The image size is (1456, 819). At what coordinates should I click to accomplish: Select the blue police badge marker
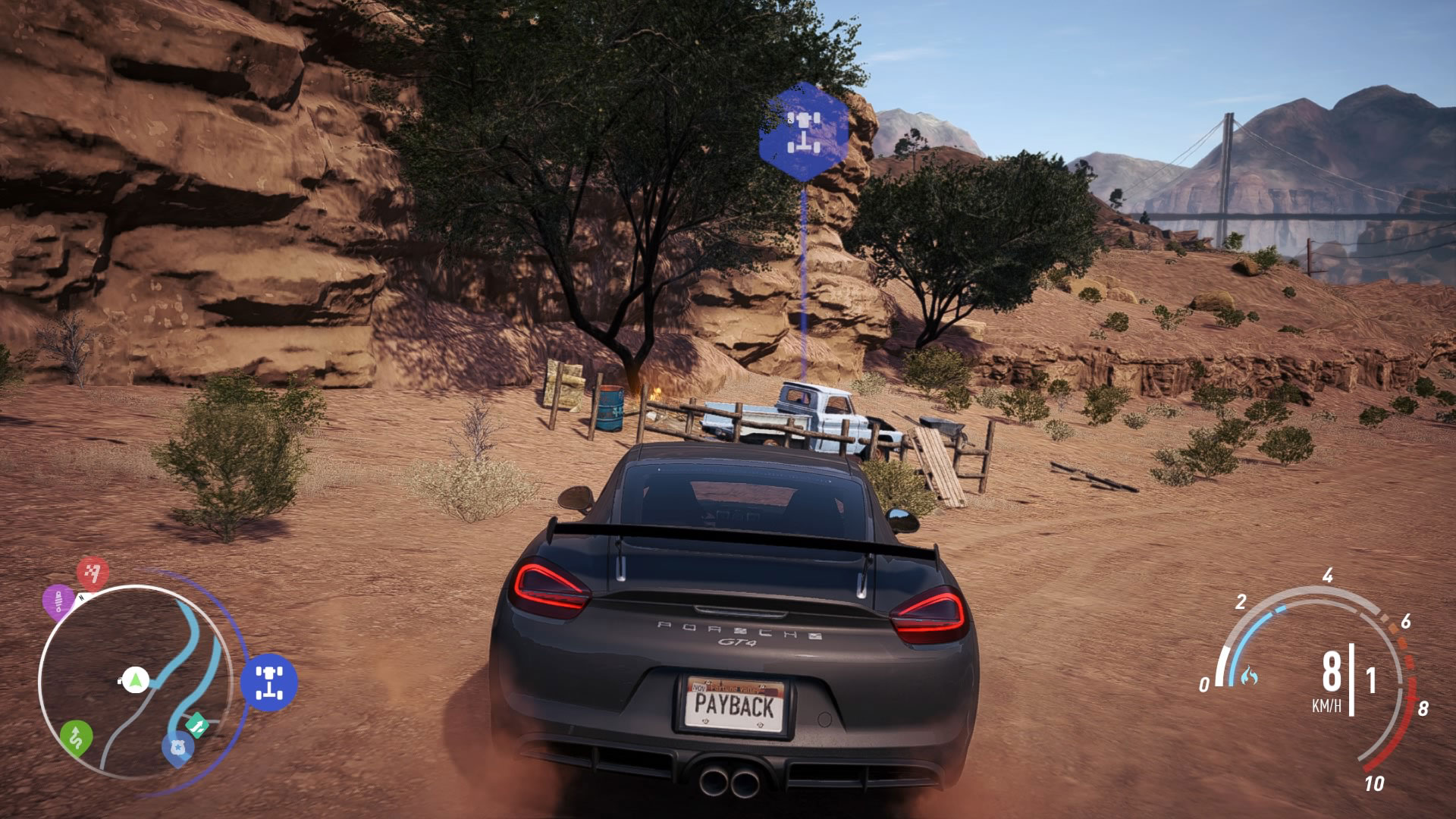pyautogui.click(x=177, y=748)
